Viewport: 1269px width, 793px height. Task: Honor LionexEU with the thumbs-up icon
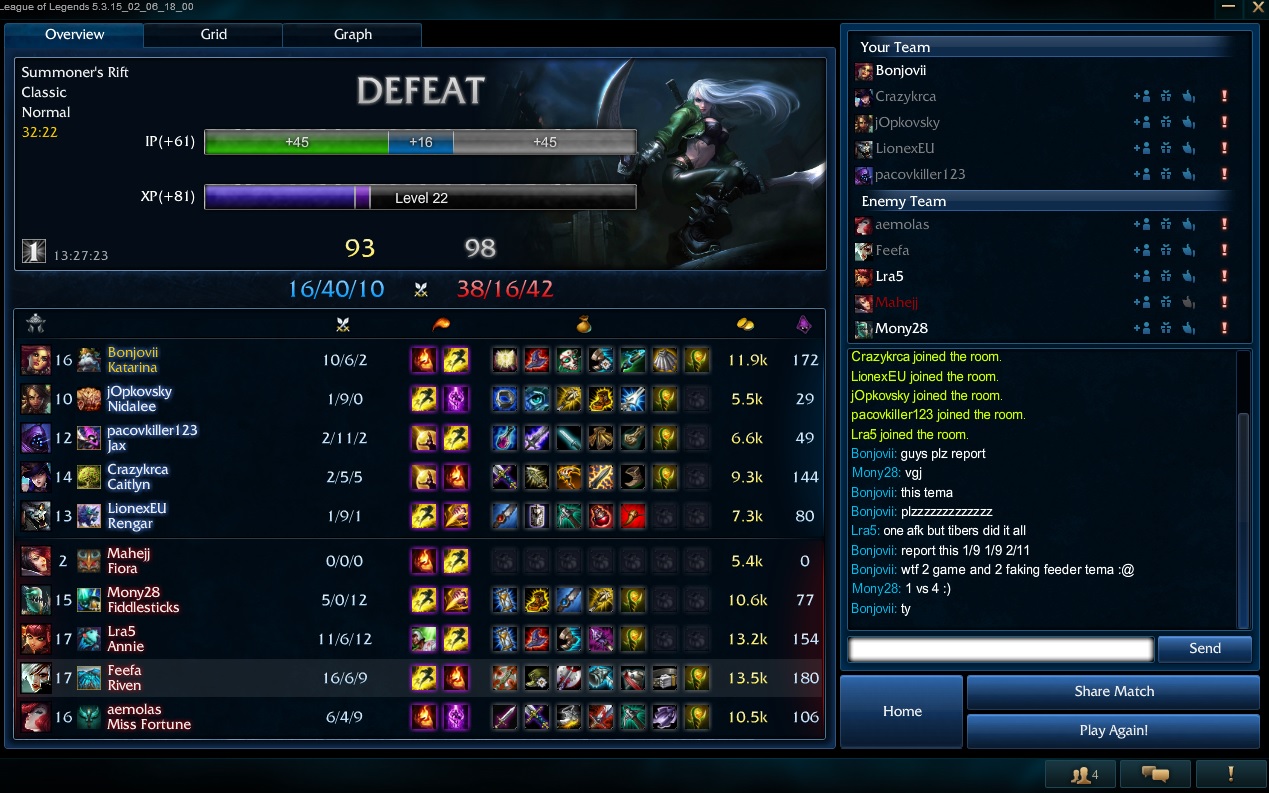point(1189,149)
